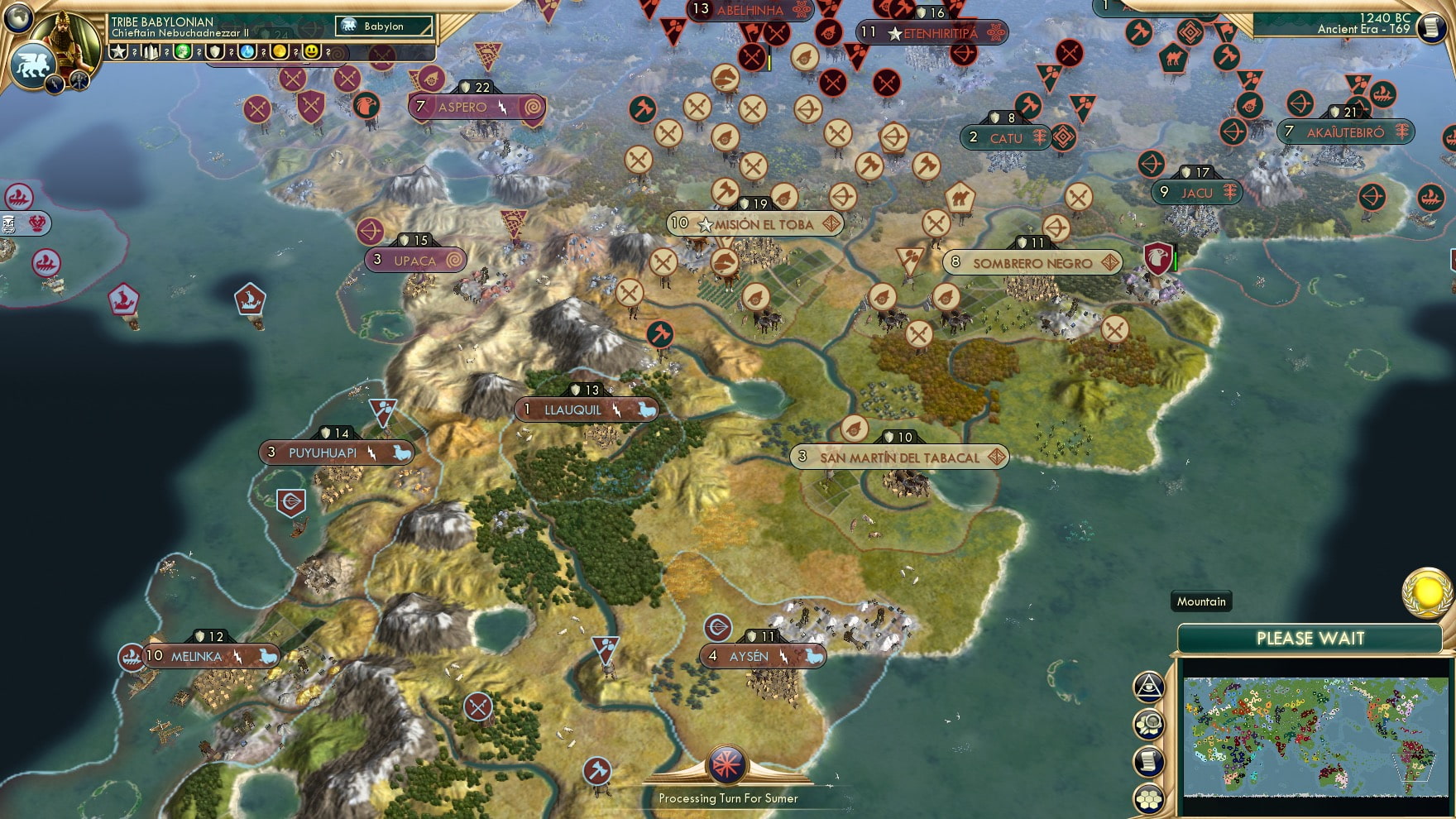1456x819 pixels.
Task: Click the shield defense icon in the stats bar
Action: point(214,52)
